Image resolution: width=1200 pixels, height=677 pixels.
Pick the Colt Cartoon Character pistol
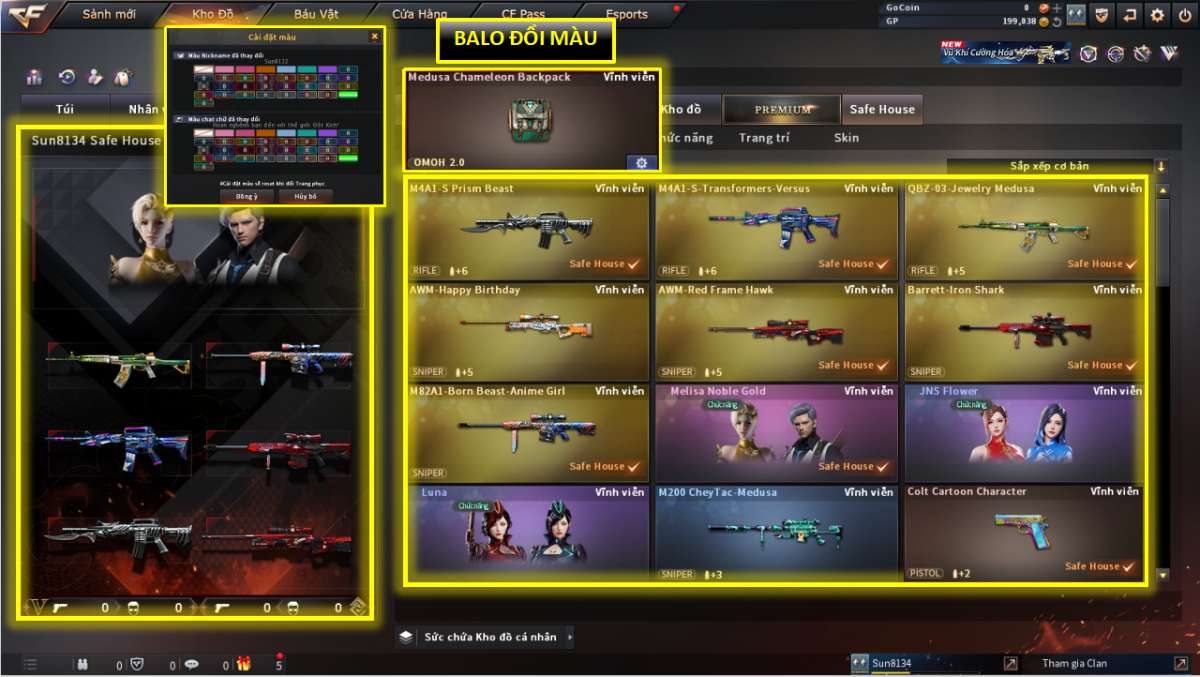[x=1023, y=534]
